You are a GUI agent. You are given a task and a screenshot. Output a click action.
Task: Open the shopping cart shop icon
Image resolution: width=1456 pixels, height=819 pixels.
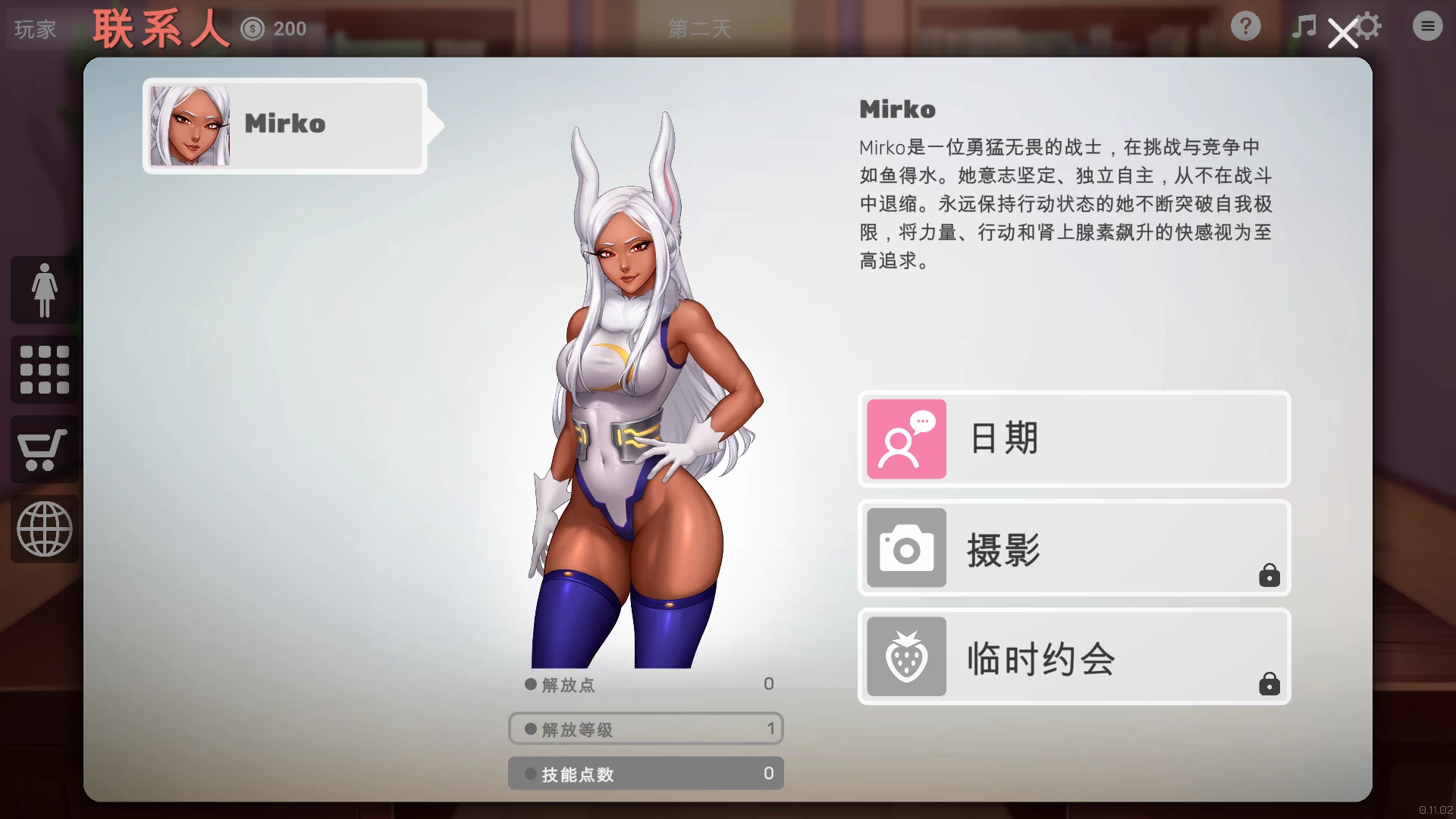pos(43,449)
